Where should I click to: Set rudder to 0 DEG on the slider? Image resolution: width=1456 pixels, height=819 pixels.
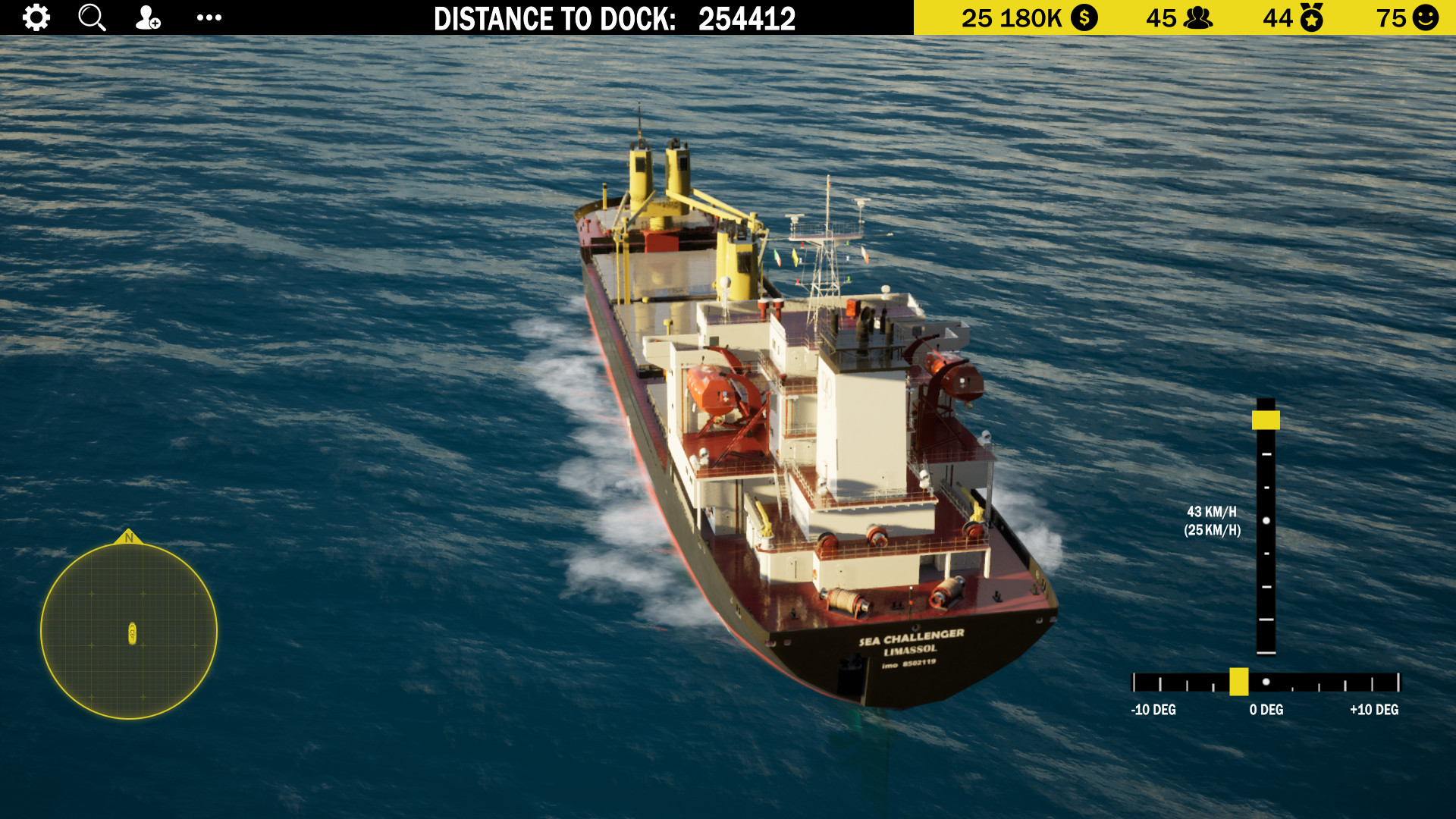1267,682
